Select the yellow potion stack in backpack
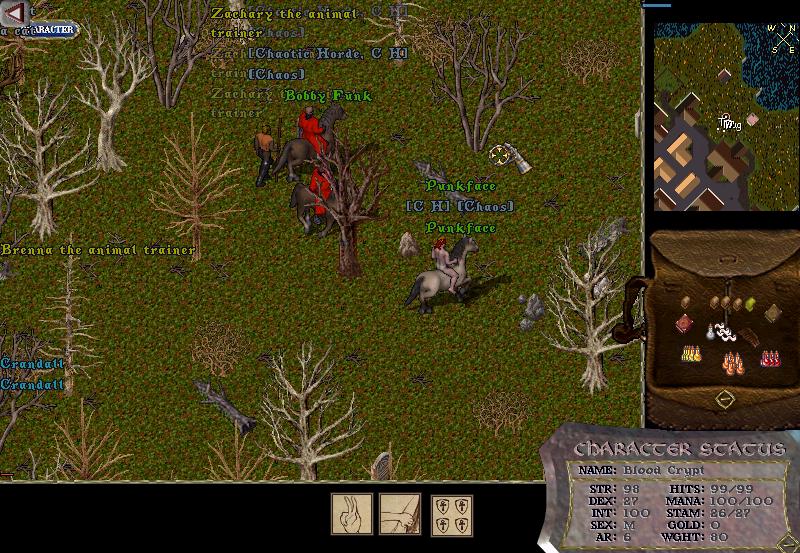This screenshot has height=553, width=800. tap(689, 355)
